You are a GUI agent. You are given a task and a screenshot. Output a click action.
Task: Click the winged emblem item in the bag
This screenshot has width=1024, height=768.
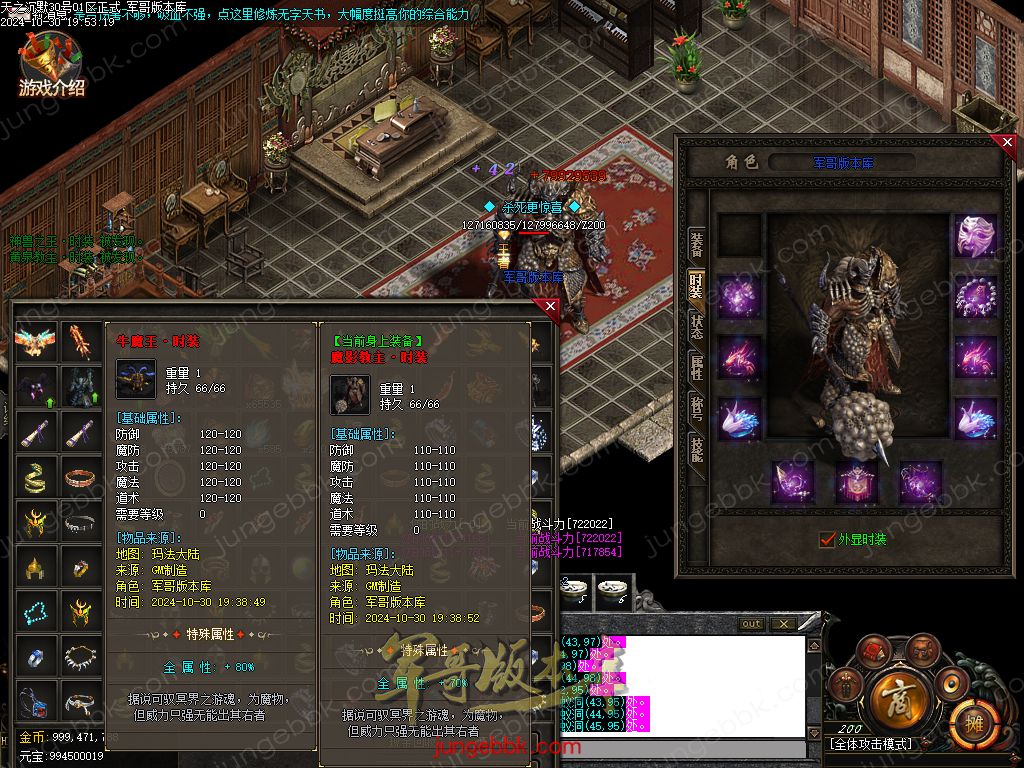point(35,342)
